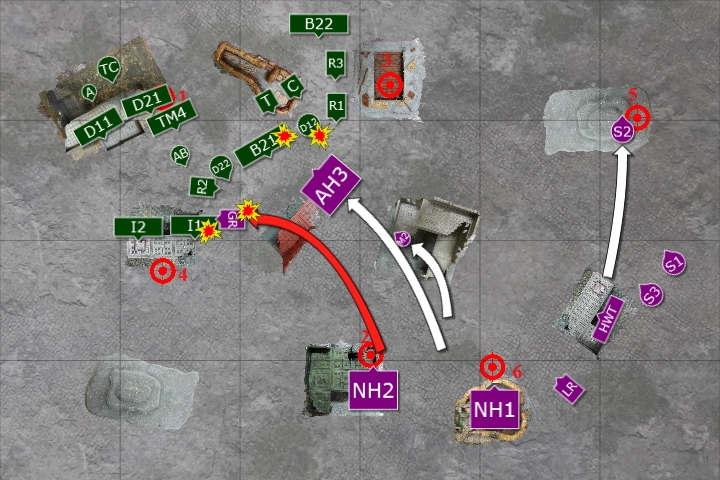720x480 pixels.
Task: Choose the purple NH2 unit marker
Action: 374,389
